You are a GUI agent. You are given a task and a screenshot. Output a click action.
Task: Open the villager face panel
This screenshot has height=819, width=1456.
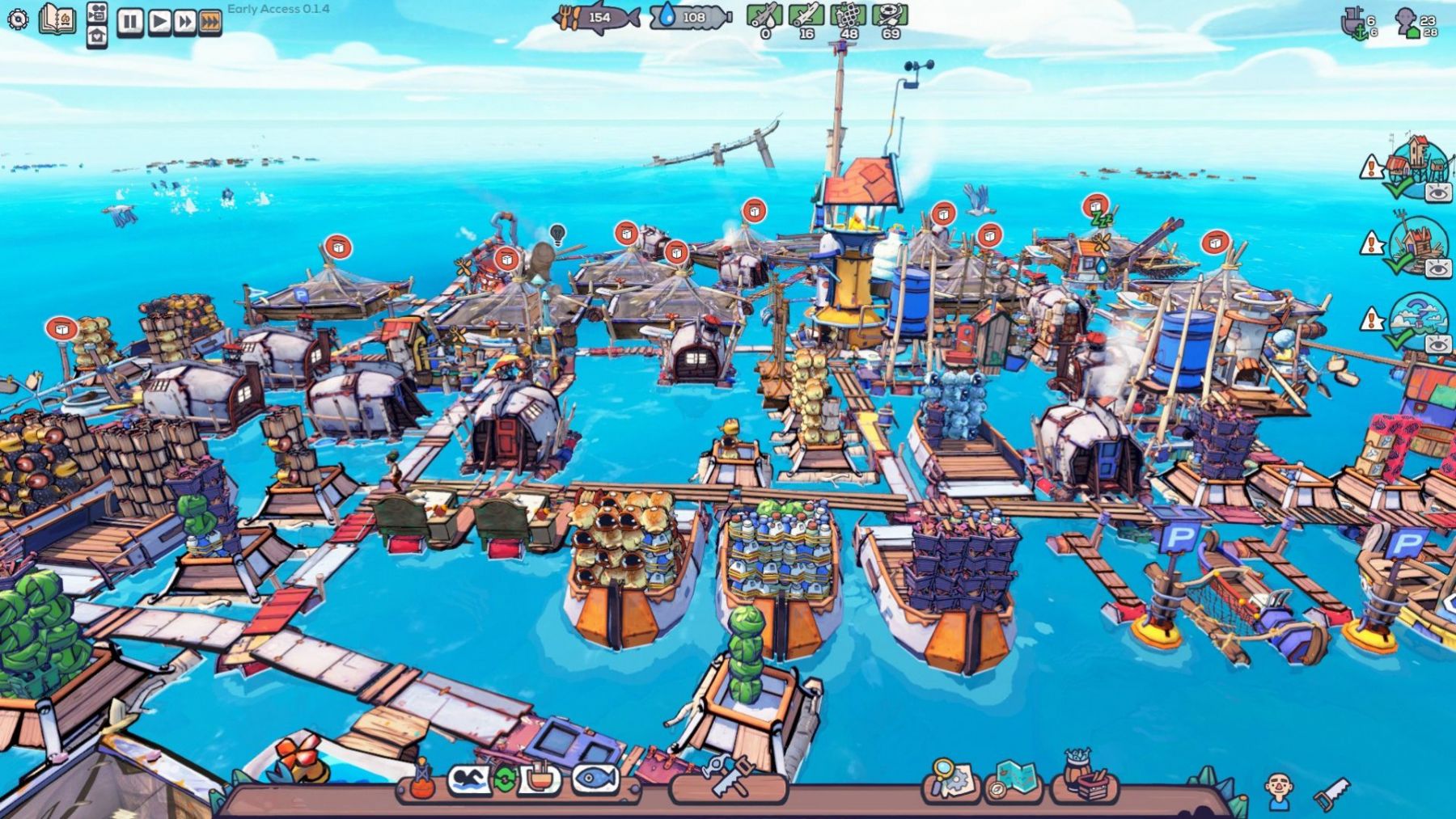[x=1279, y=789]
